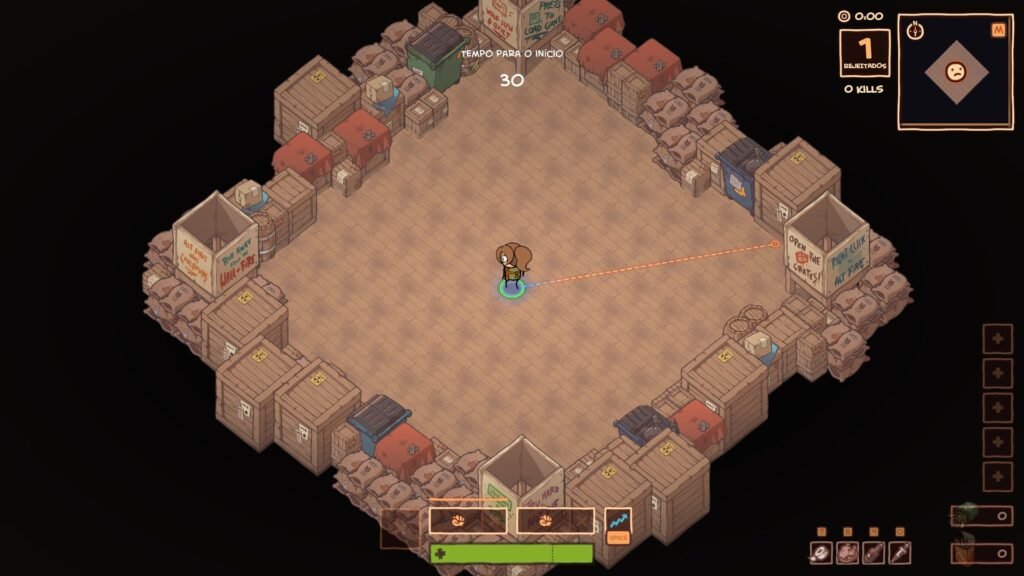Select the green item equipment slot

pyautogui.click(x=981, y=516)
